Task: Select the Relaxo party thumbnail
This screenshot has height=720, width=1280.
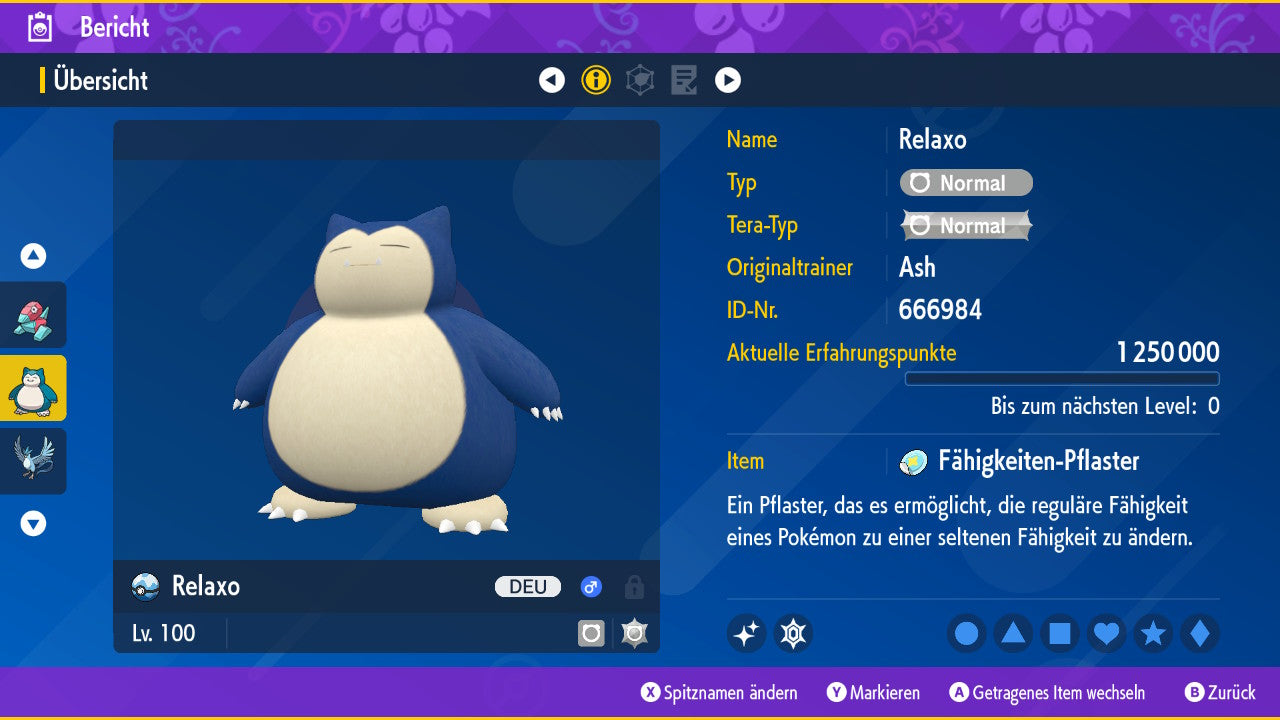Action: (33, 388)
